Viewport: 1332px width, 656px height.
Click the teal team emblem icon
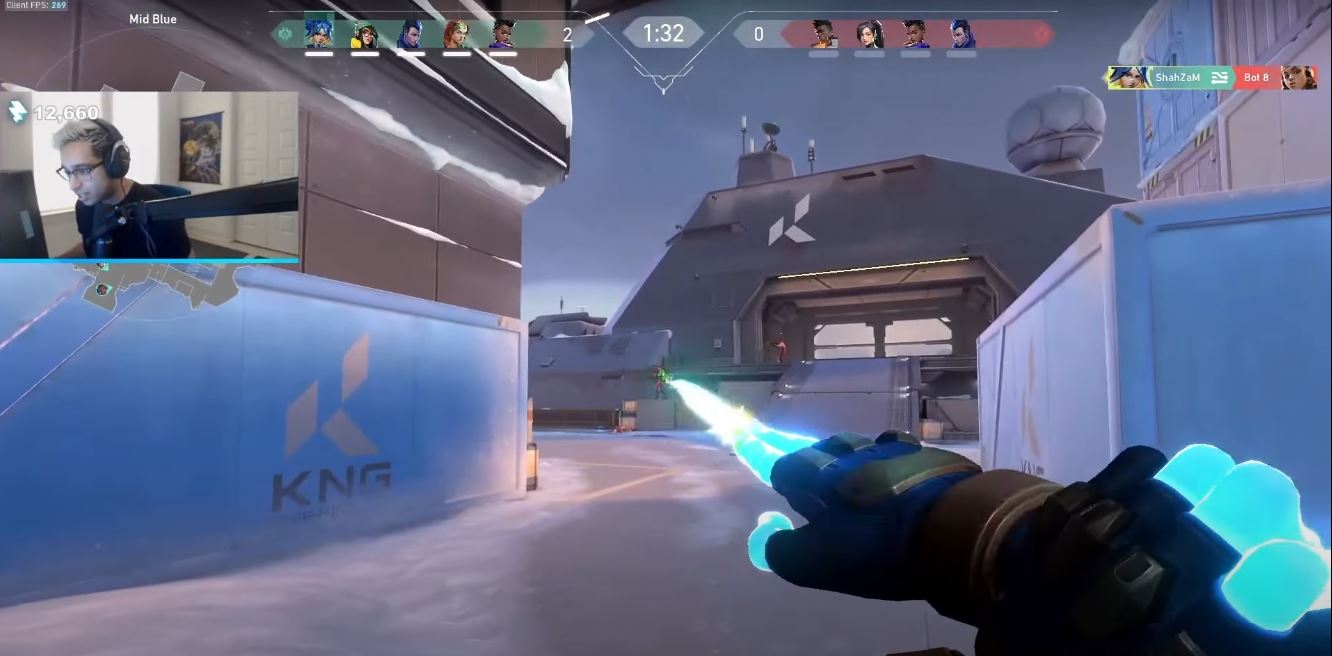click(x=284, y=34)
